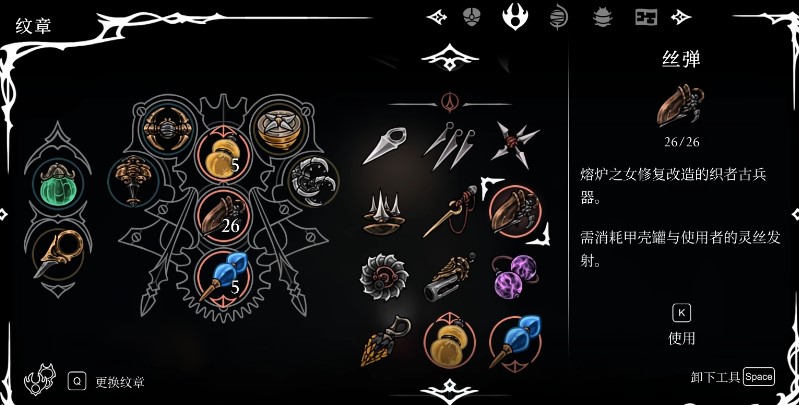Select the round golden compass charm
The image size is (799, 405).
[x=275, y=127]
